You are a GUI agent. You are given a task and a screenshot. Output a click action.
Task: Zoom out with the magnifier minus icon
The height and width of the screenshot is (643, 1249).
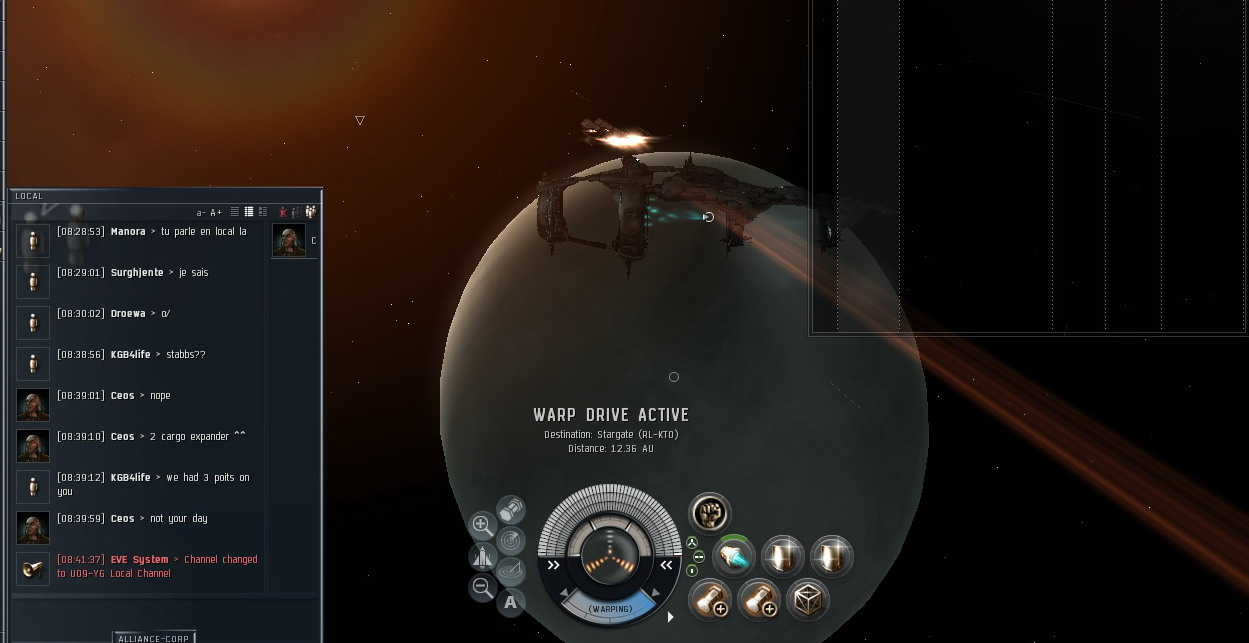pos(482,588)
